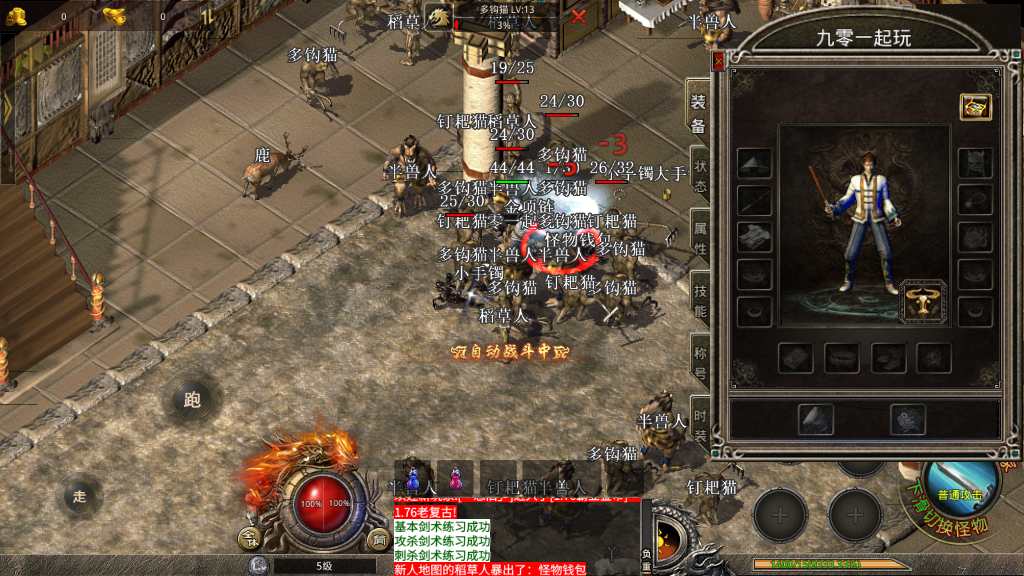Dismiss the 多钩猫 target frame with the red X
Image resolution: width=1024 pixels, height=576 pixels.
click(x=578, y=16)
